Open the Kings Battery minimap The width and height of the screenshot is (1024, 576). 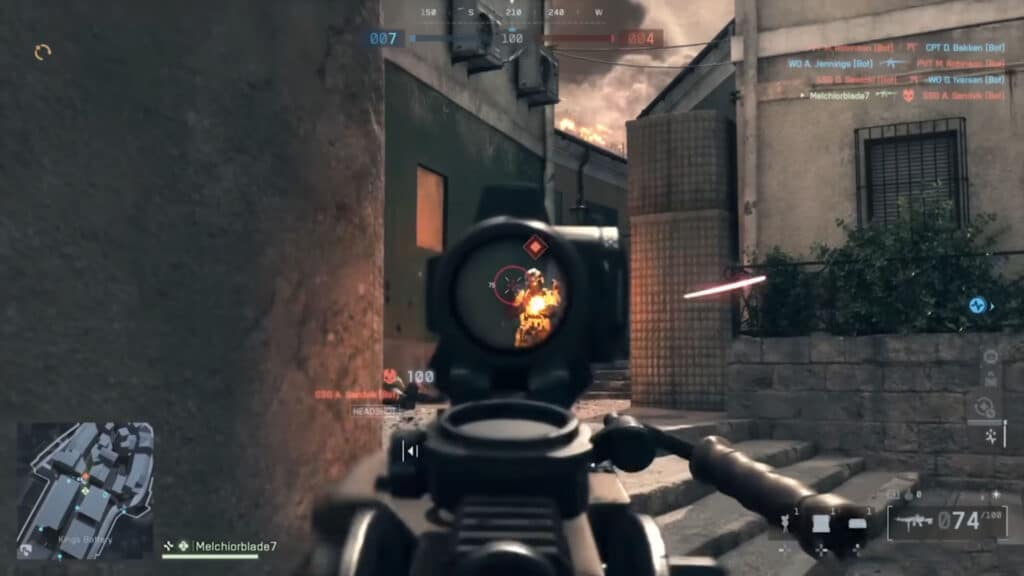point(85,489)
